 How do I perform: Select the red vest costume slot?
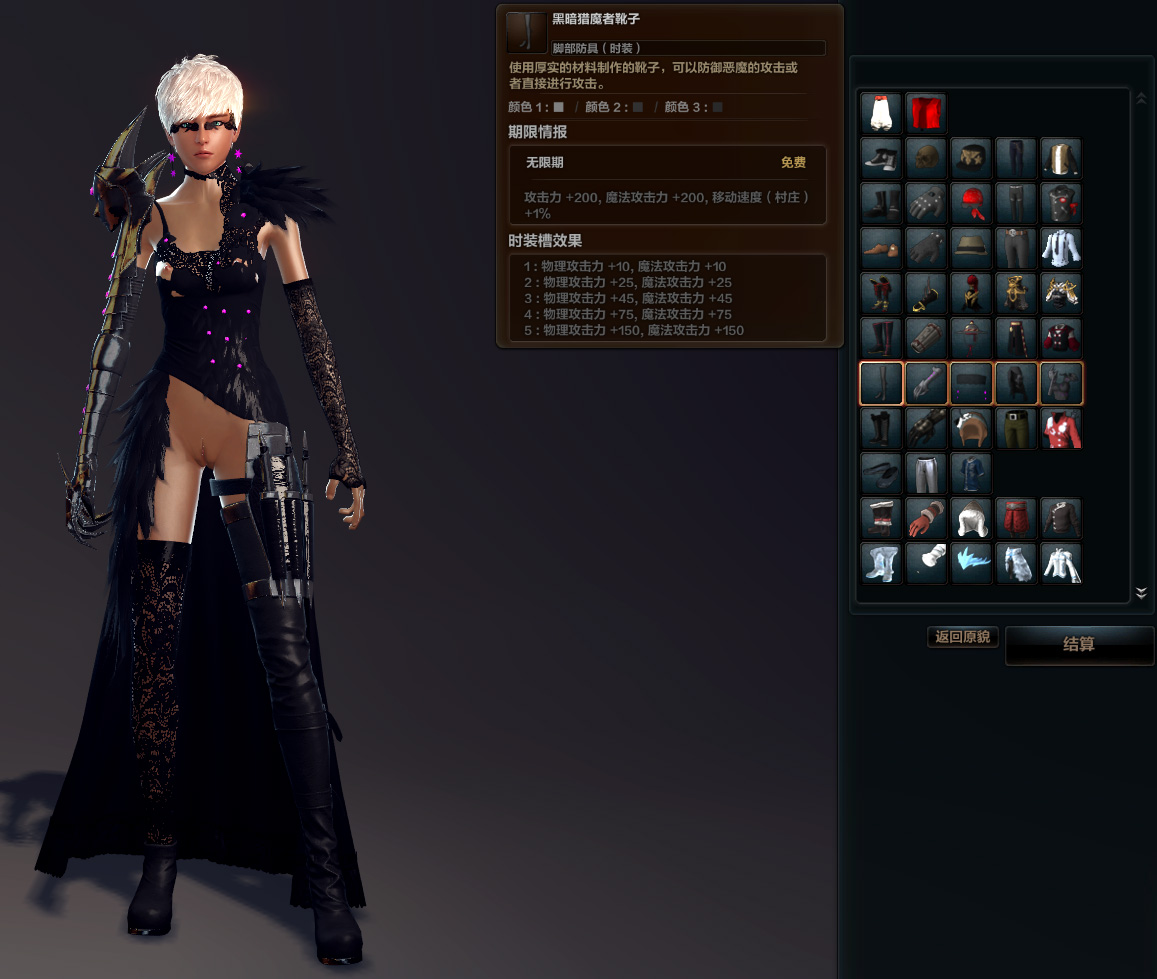(x=926, y=114)
